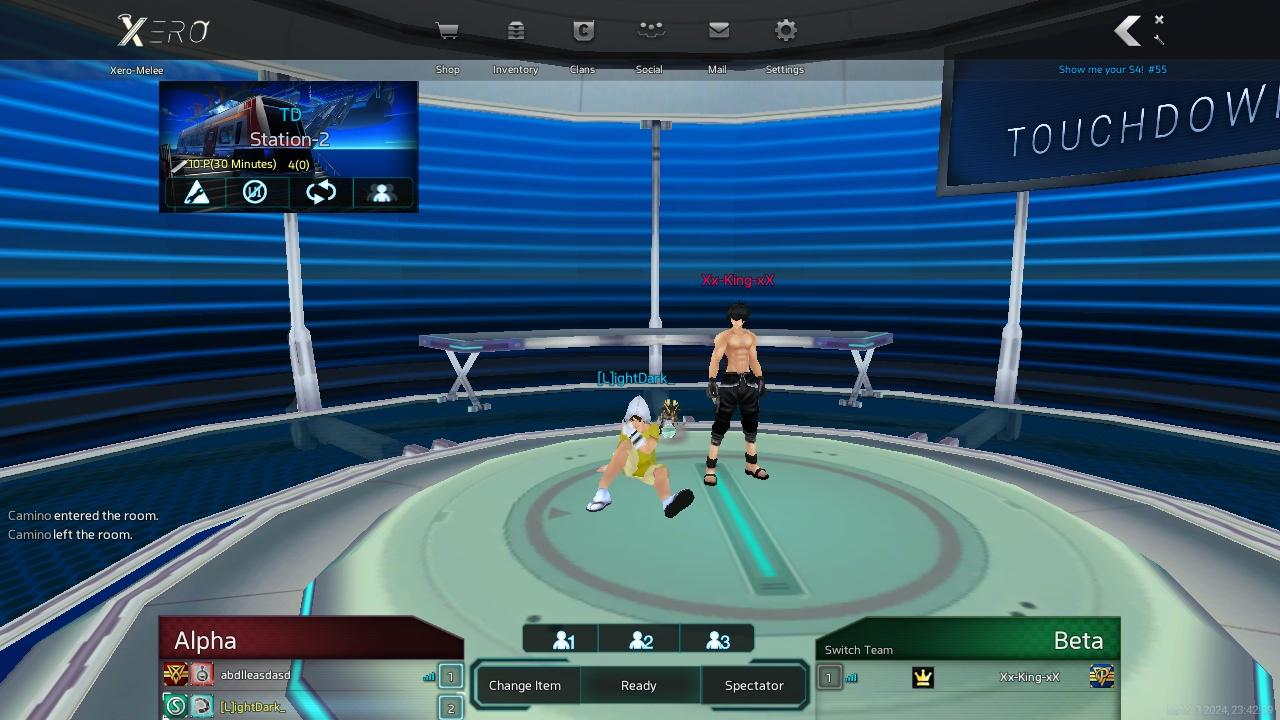The height and width of the screenshot is (720, 1280).
Task: Click Switch Team on the Beta panel
Action: (x=859, y=650)
